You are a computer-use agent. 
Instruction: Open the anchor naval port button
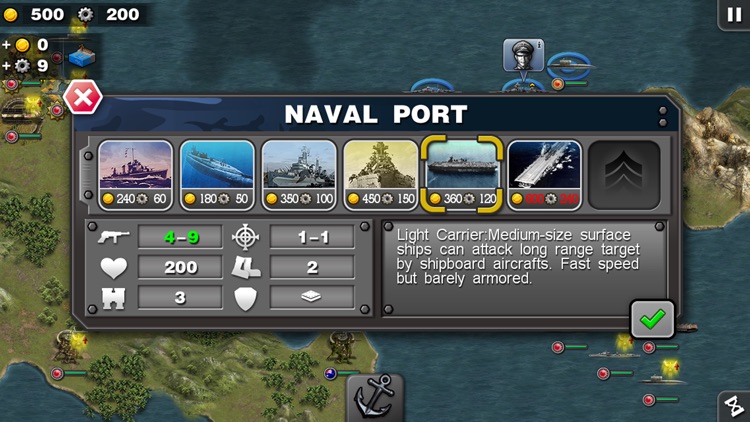[x=375, y=398]
